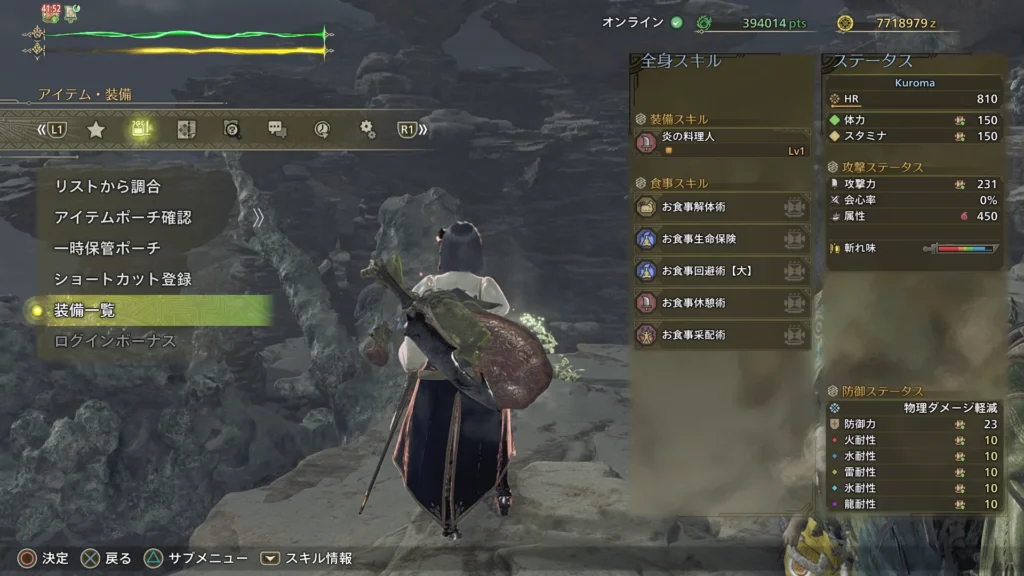Switch to the magnifier notes tab

(x=232, y=129)
